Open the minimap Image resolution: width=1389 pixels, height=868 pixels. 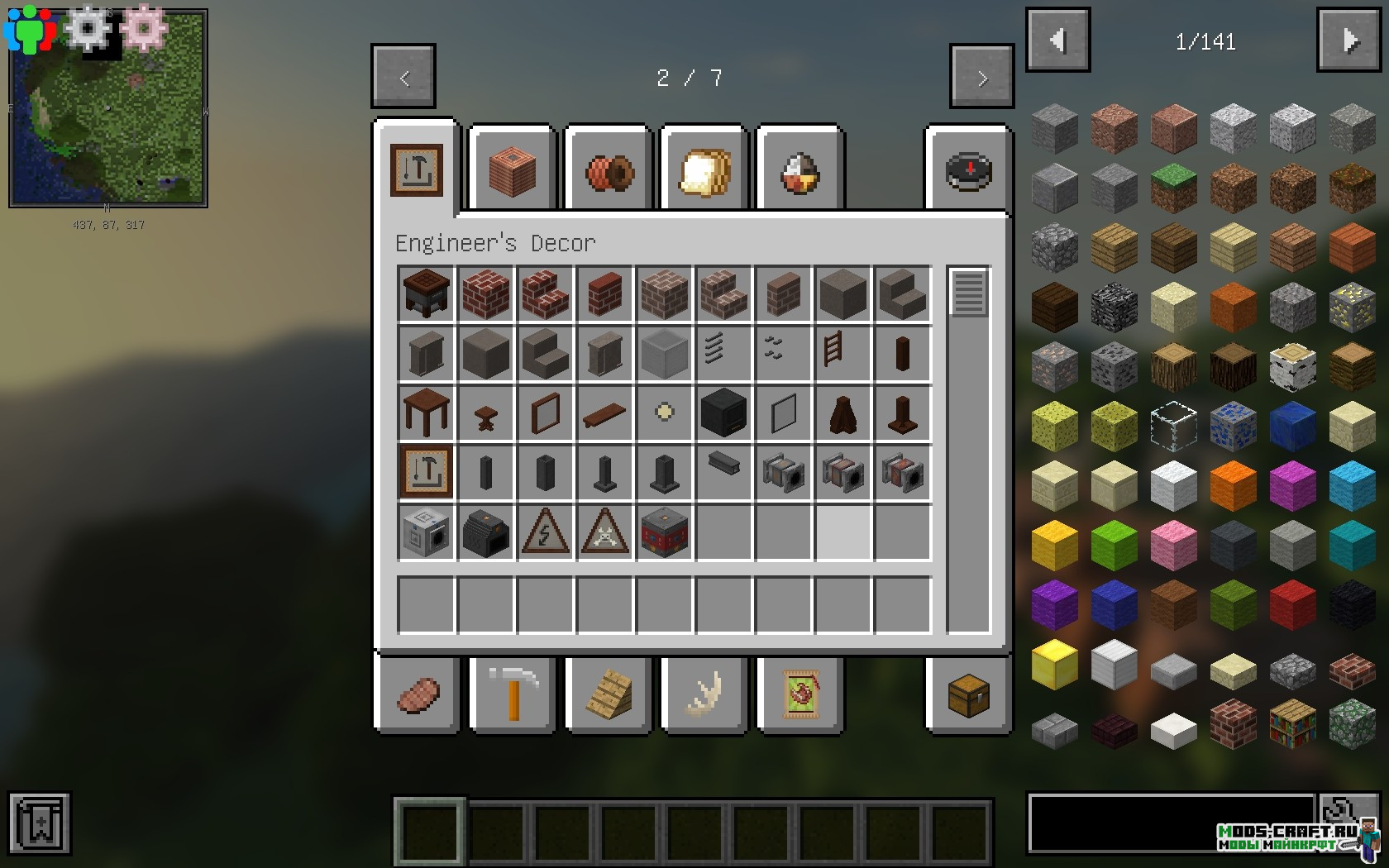tap(107, 109)
